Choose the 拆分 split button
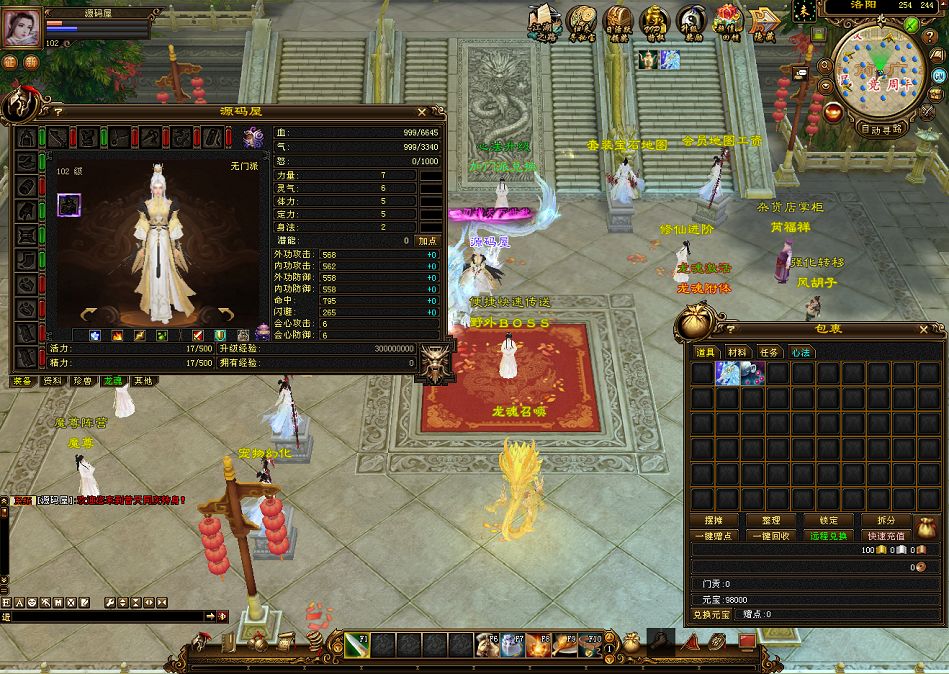 [886, 521]
